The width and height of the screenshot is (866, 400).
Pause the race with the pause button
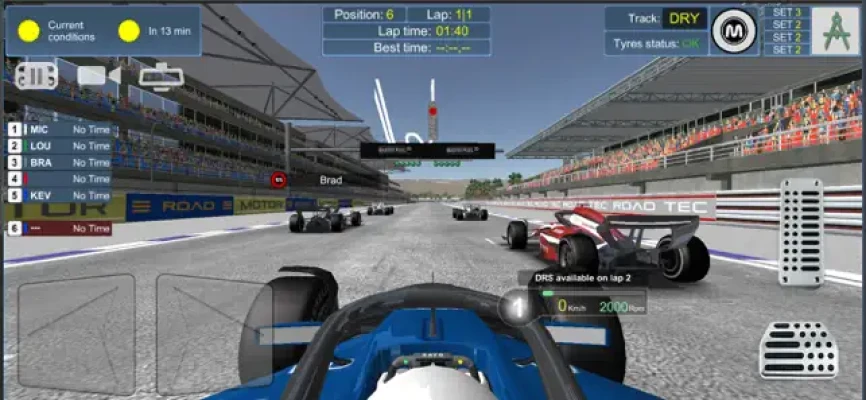tap(36, 76)
